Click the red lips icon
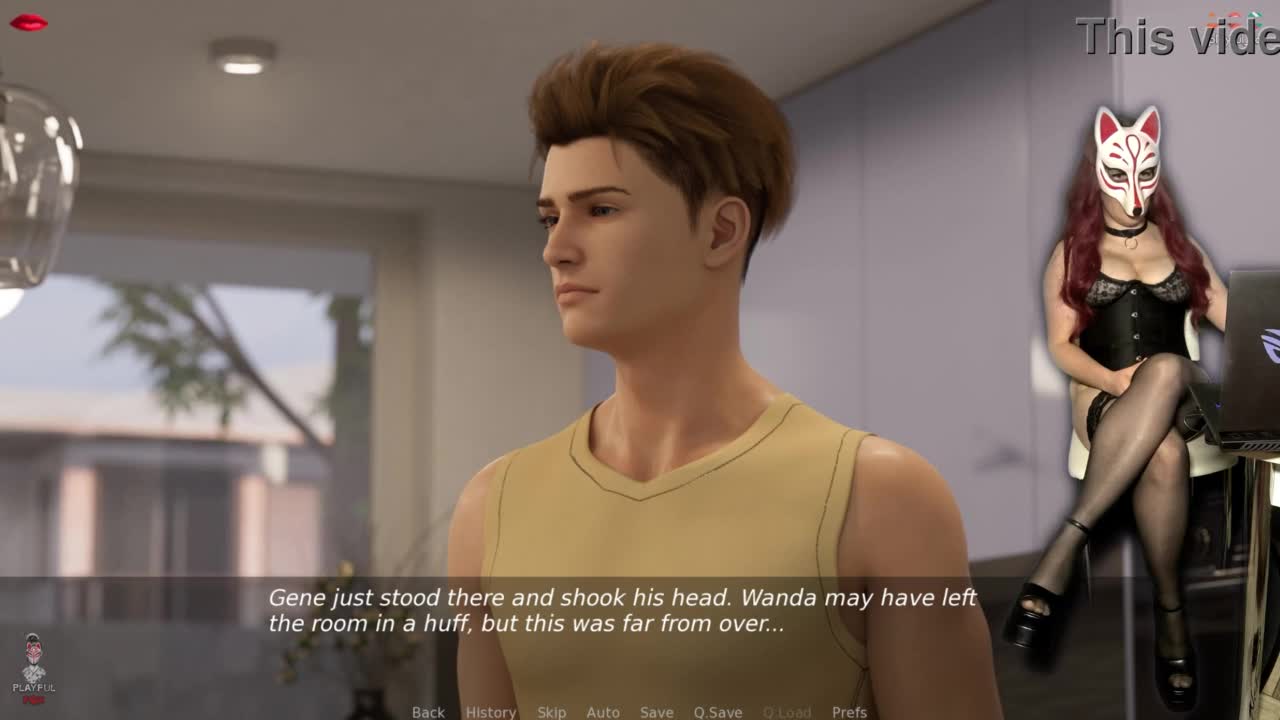Screen dimensions: 1280x720 click(28, 22)
